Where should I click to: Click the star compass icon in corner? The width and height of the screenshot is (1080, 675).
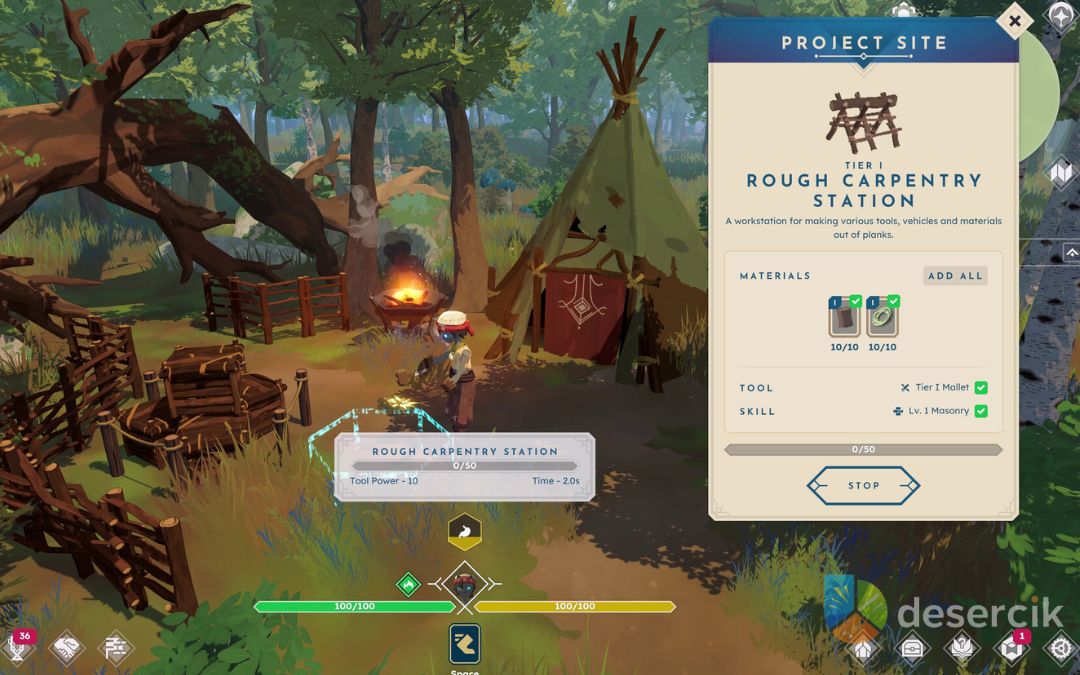[1060, 15]
